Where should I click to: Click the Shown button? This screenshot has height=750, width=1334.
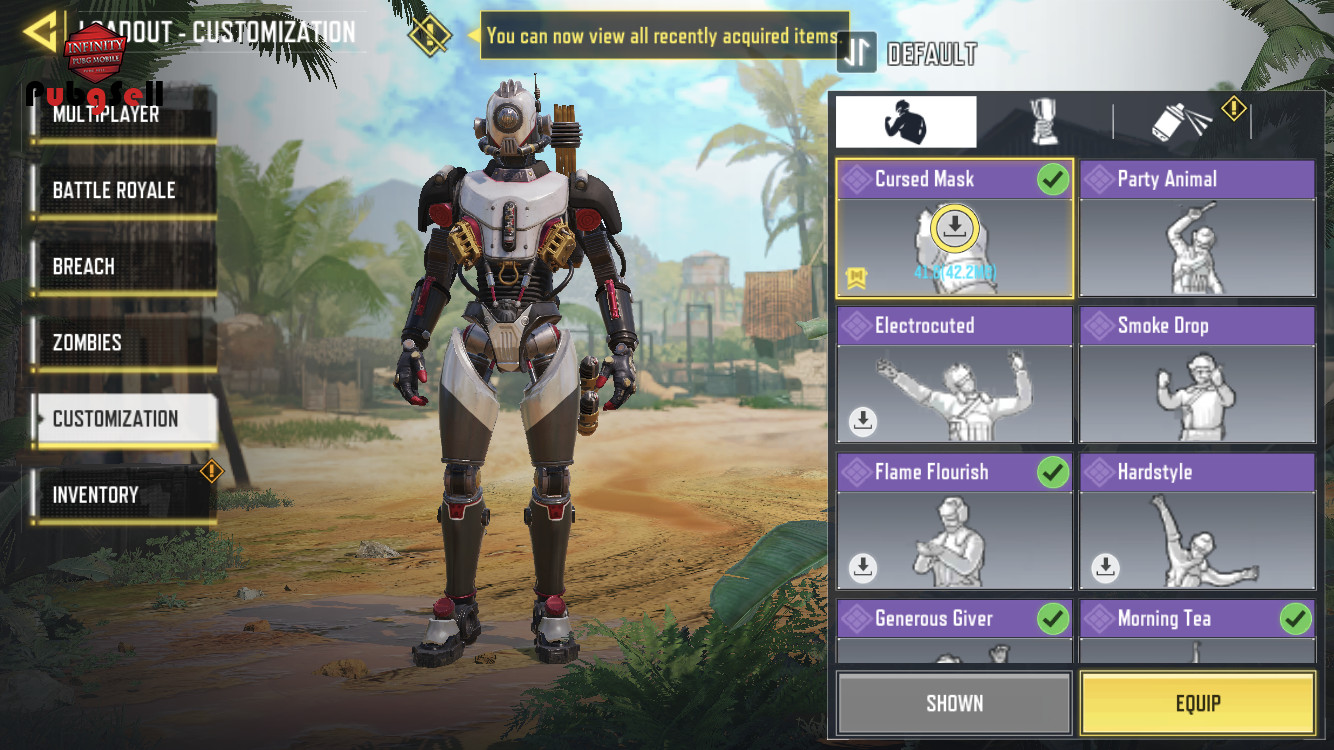[x=954, y=704]
